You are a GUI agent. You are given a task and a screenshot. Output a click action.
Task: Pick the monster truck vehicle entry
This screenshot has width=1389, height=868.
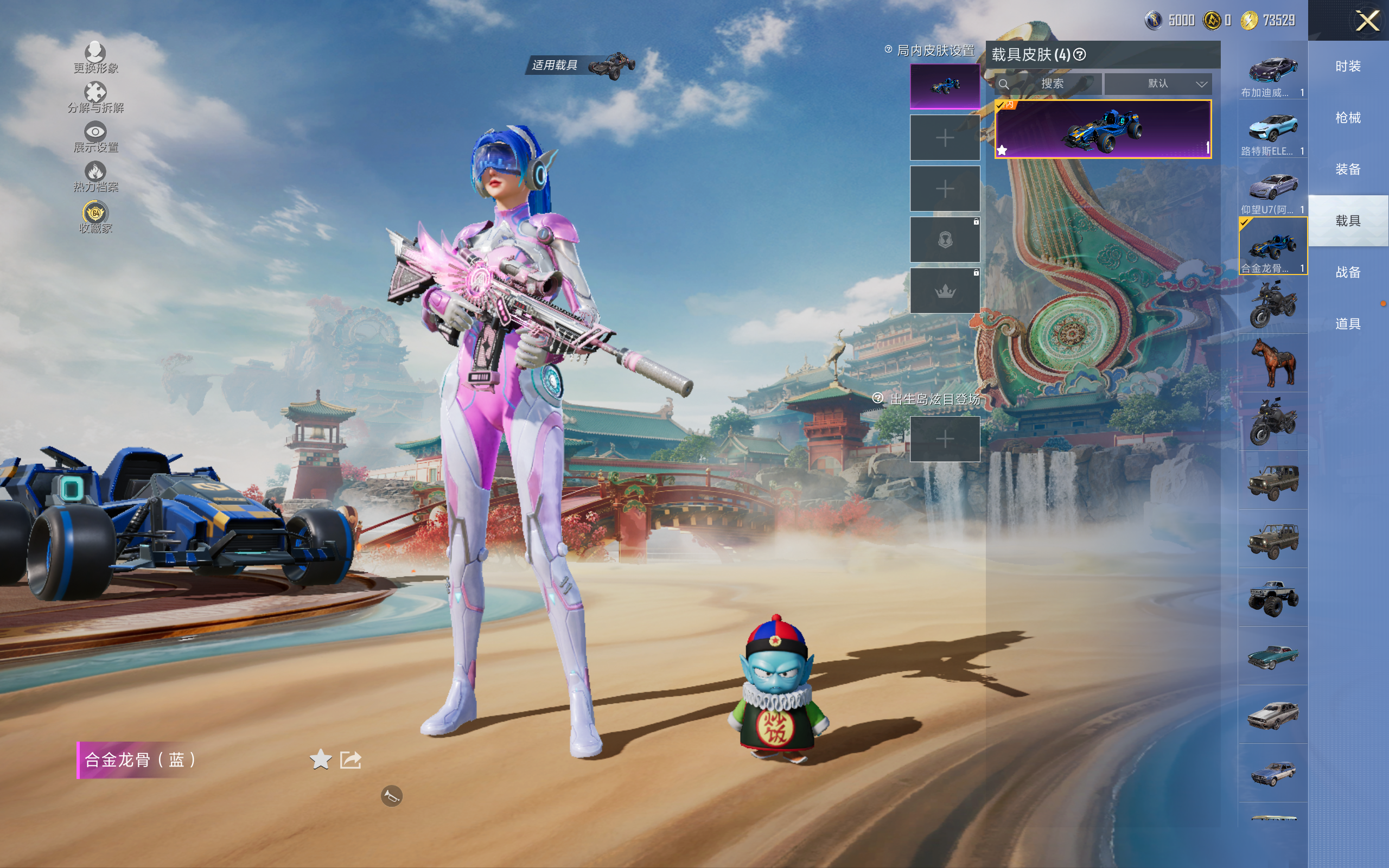tap(1272, 598)
